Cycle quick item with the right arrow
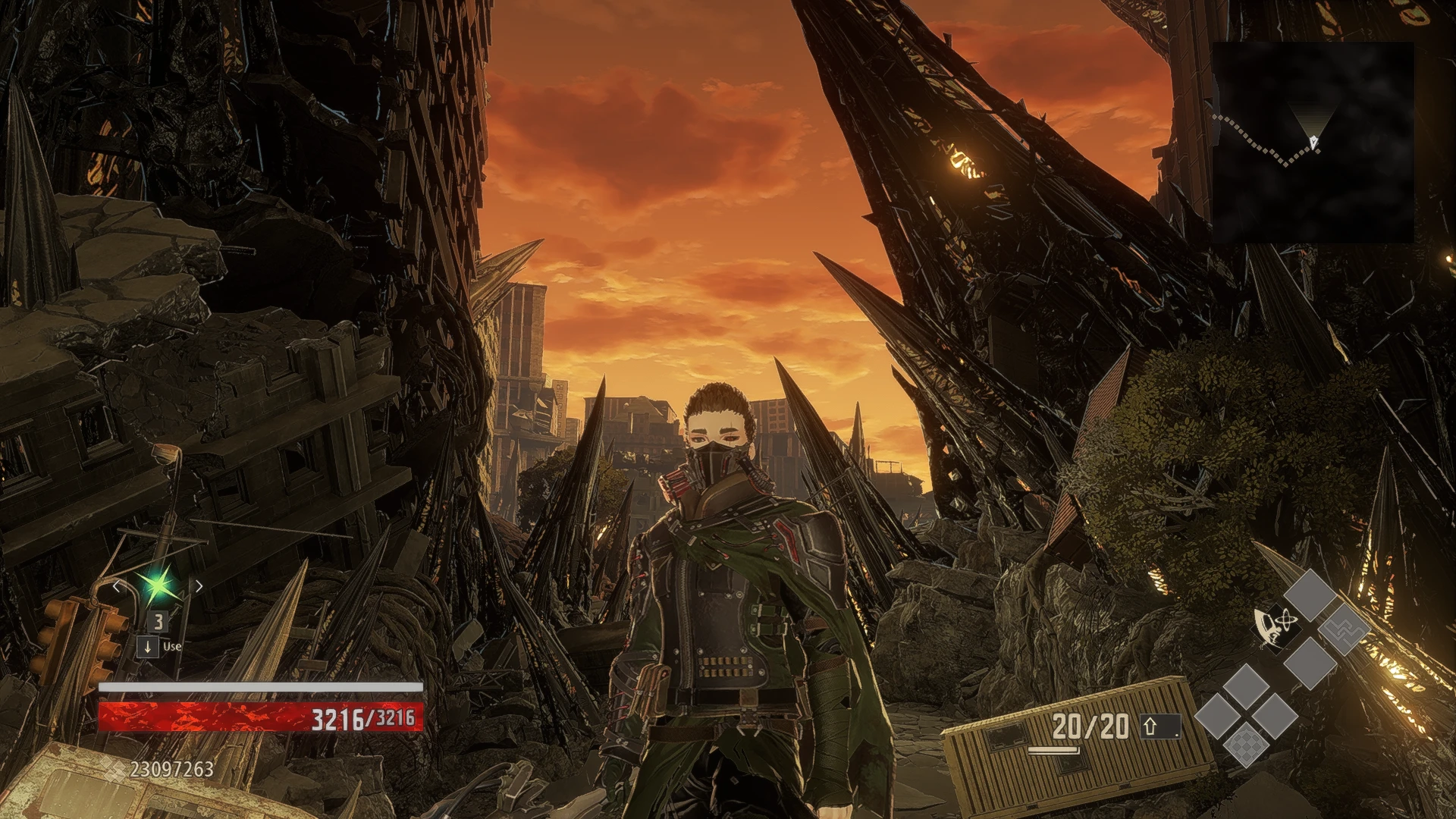Viewport: 1456px width, 819px height. click(x=199, y=586)
